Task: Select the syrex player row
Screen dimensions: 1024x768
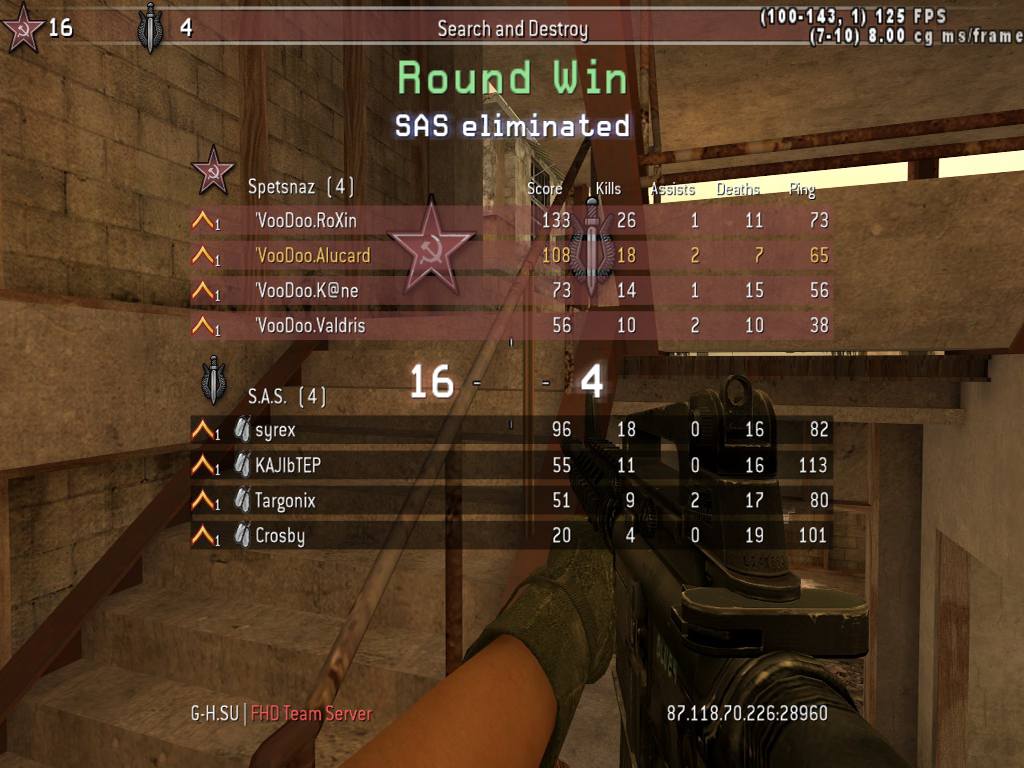Action: 275,430
